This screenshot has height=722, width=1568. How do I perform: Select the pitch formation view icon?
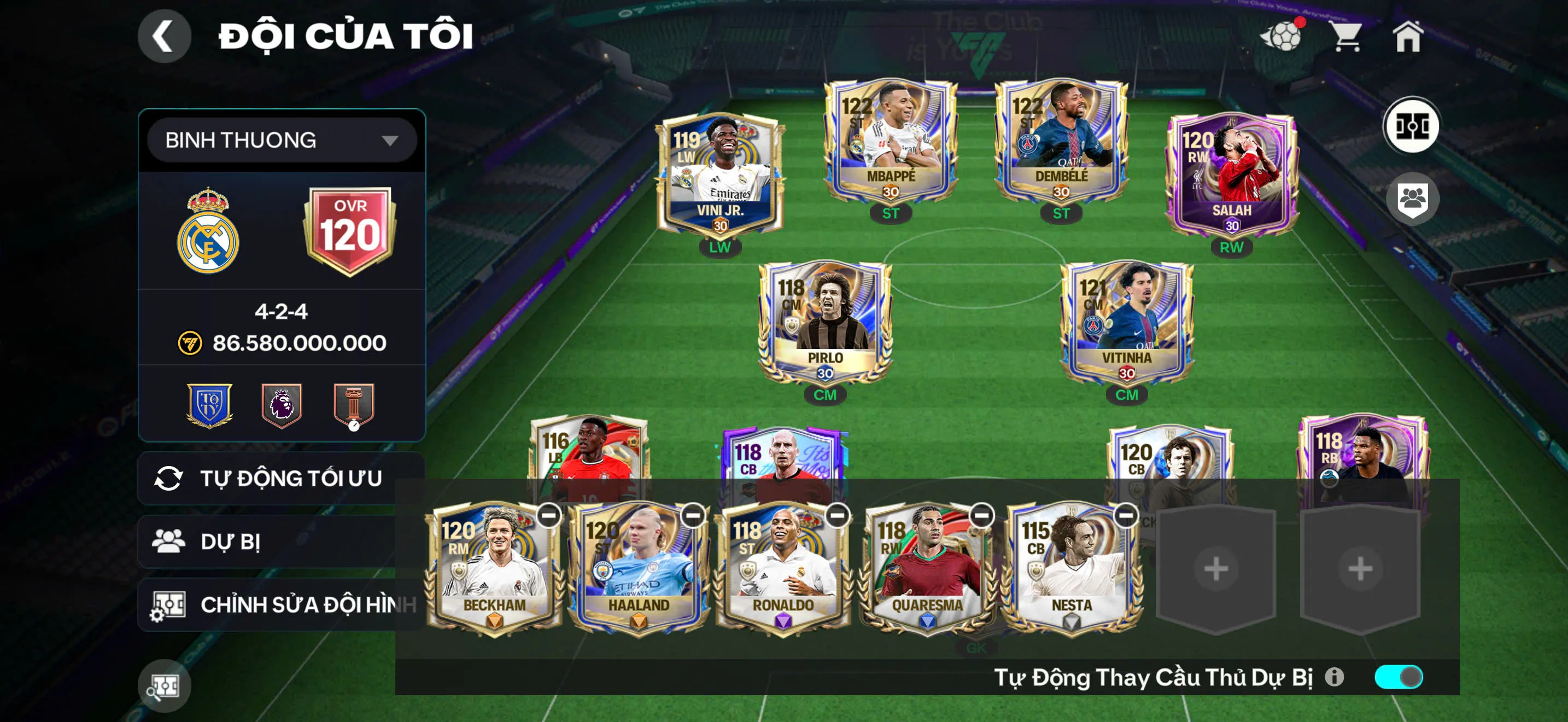[x=1414, y=125]
